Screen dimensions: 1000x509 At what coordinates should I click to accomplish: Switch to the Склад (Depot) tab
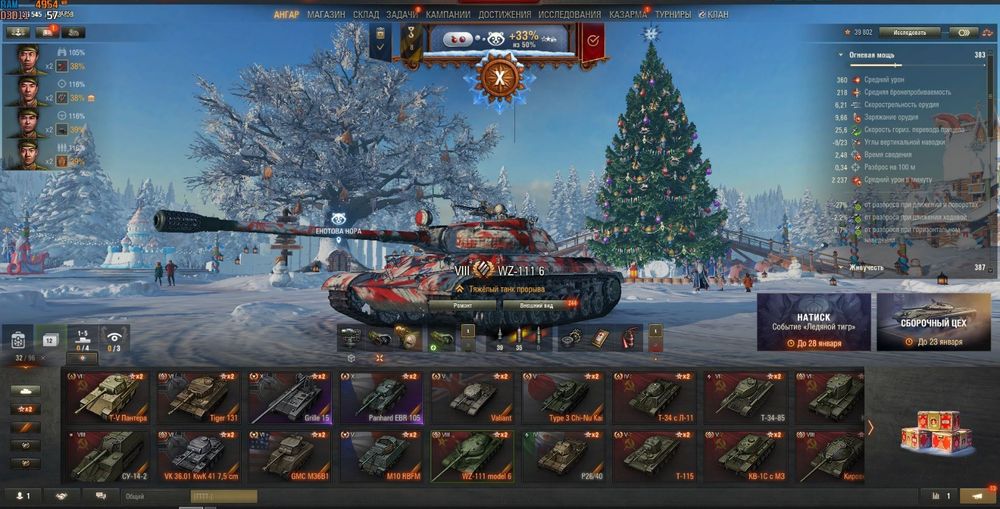click(x=366, y=15)
